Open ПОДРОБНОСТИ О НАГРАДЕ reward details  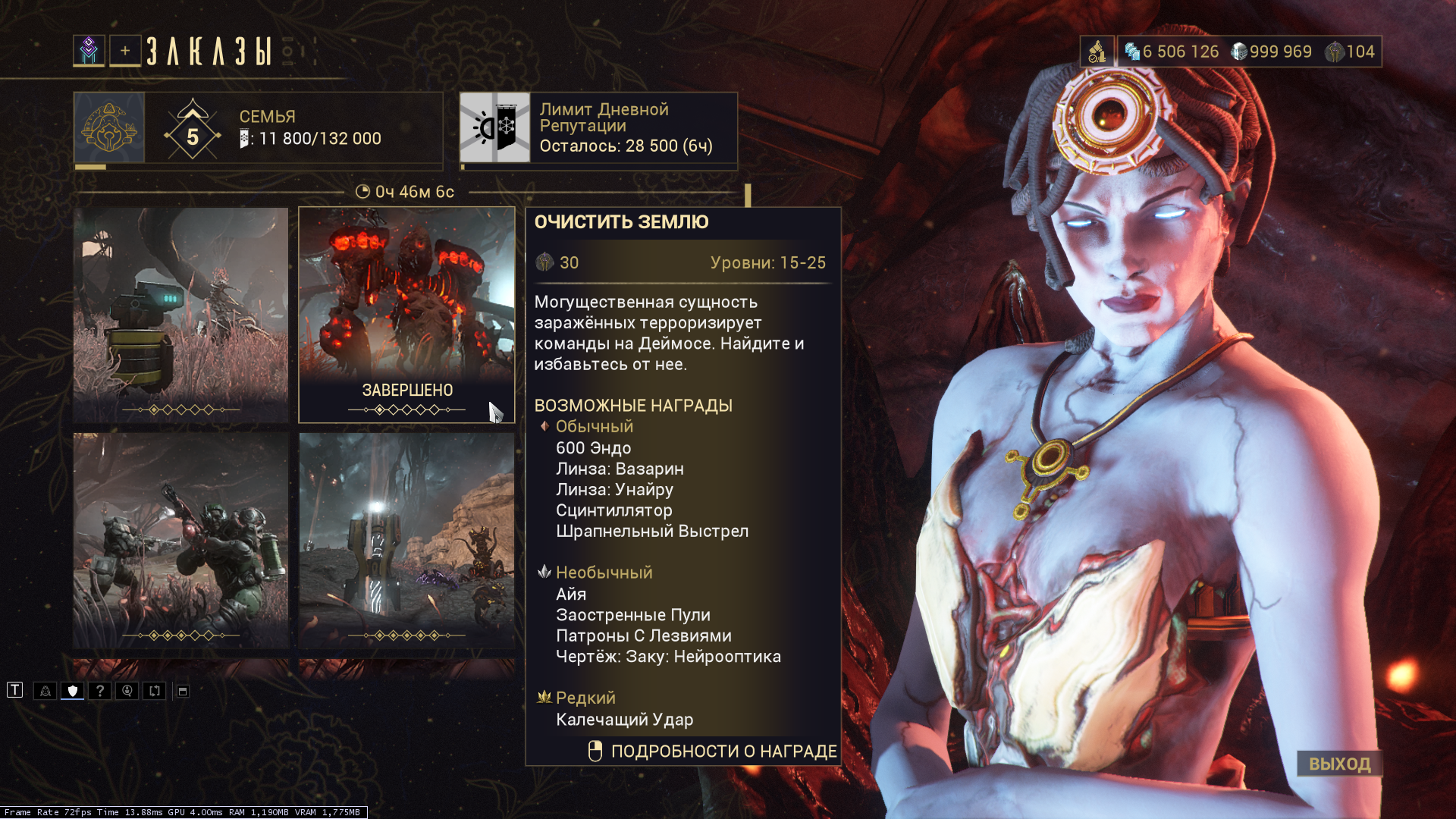713,752
